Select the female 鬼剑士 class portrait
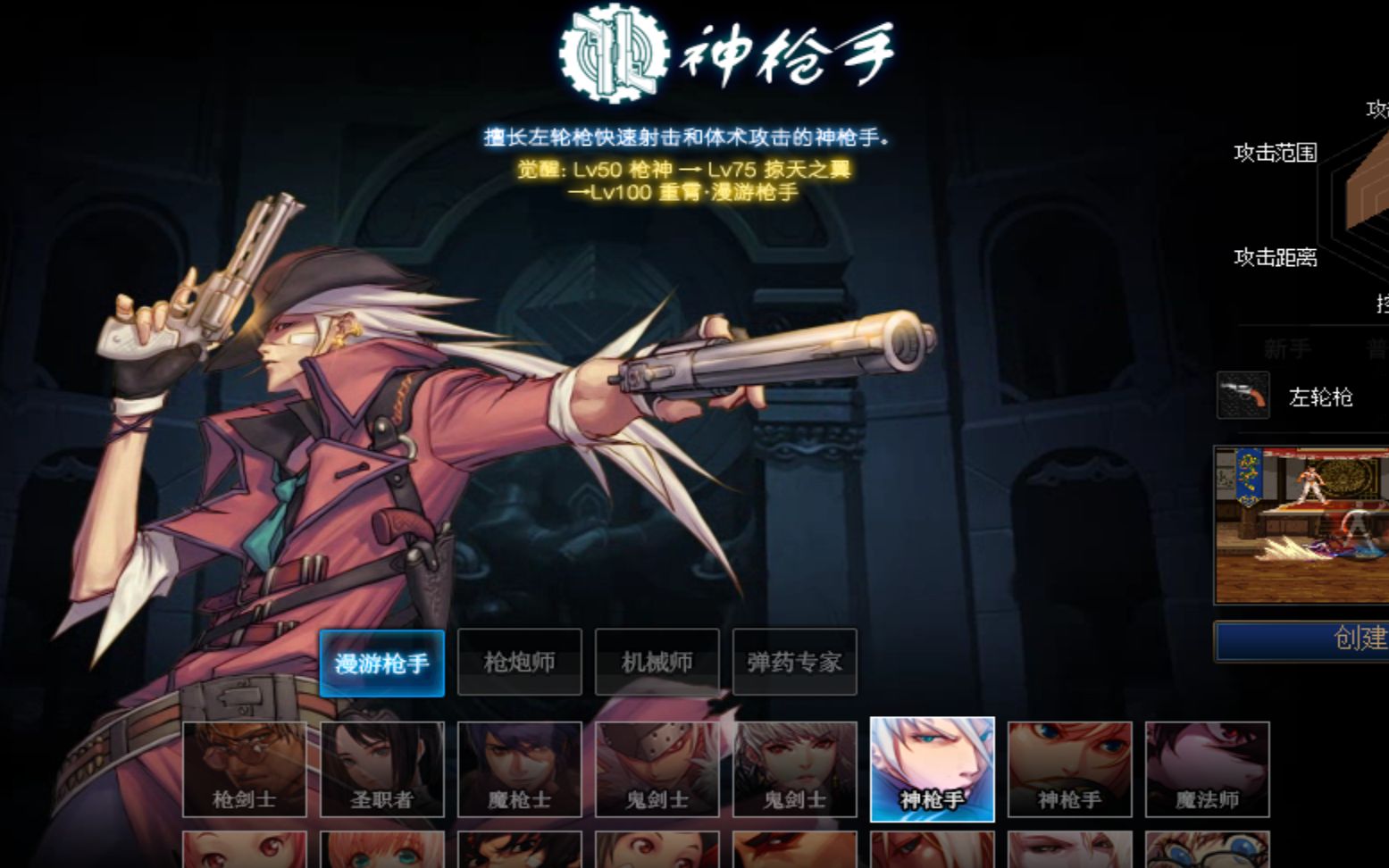Viewport: 1389px width, 868px height. pyautogui.click(x=795, y=768)
